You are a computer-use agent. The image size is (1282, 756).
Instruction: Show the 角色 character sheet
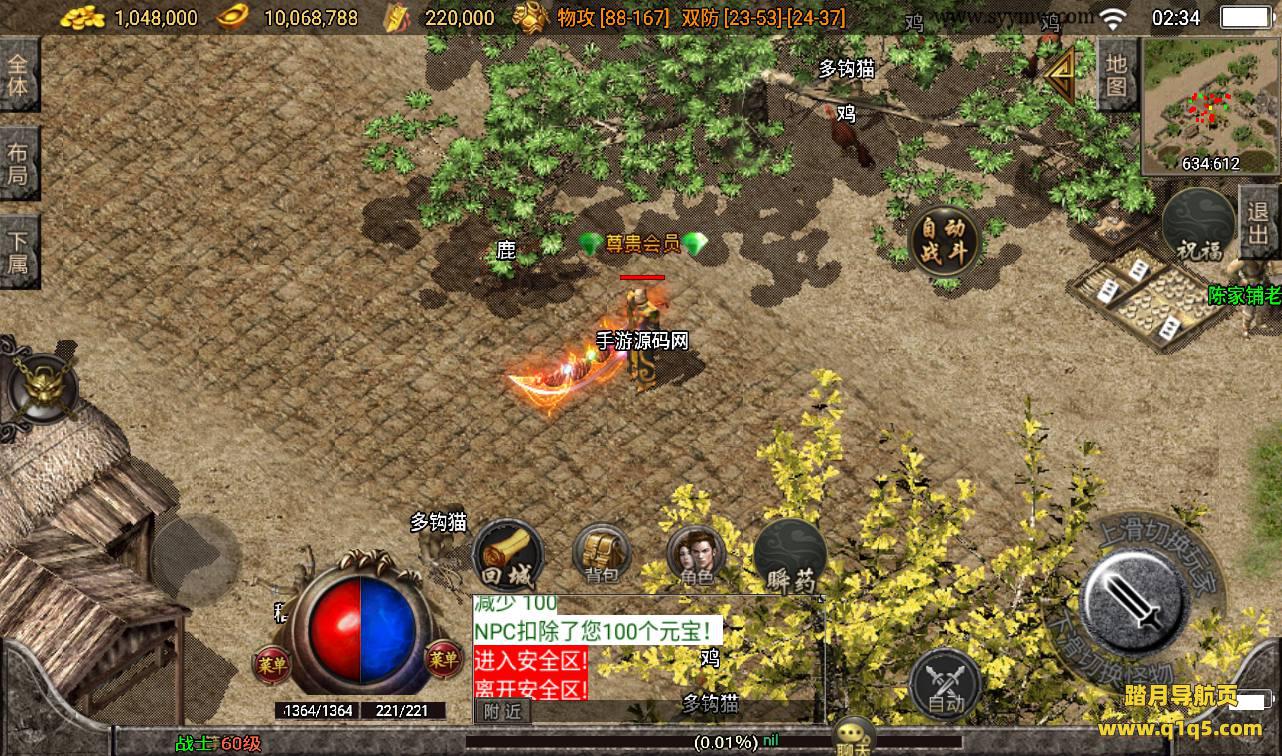coord(696,556)
